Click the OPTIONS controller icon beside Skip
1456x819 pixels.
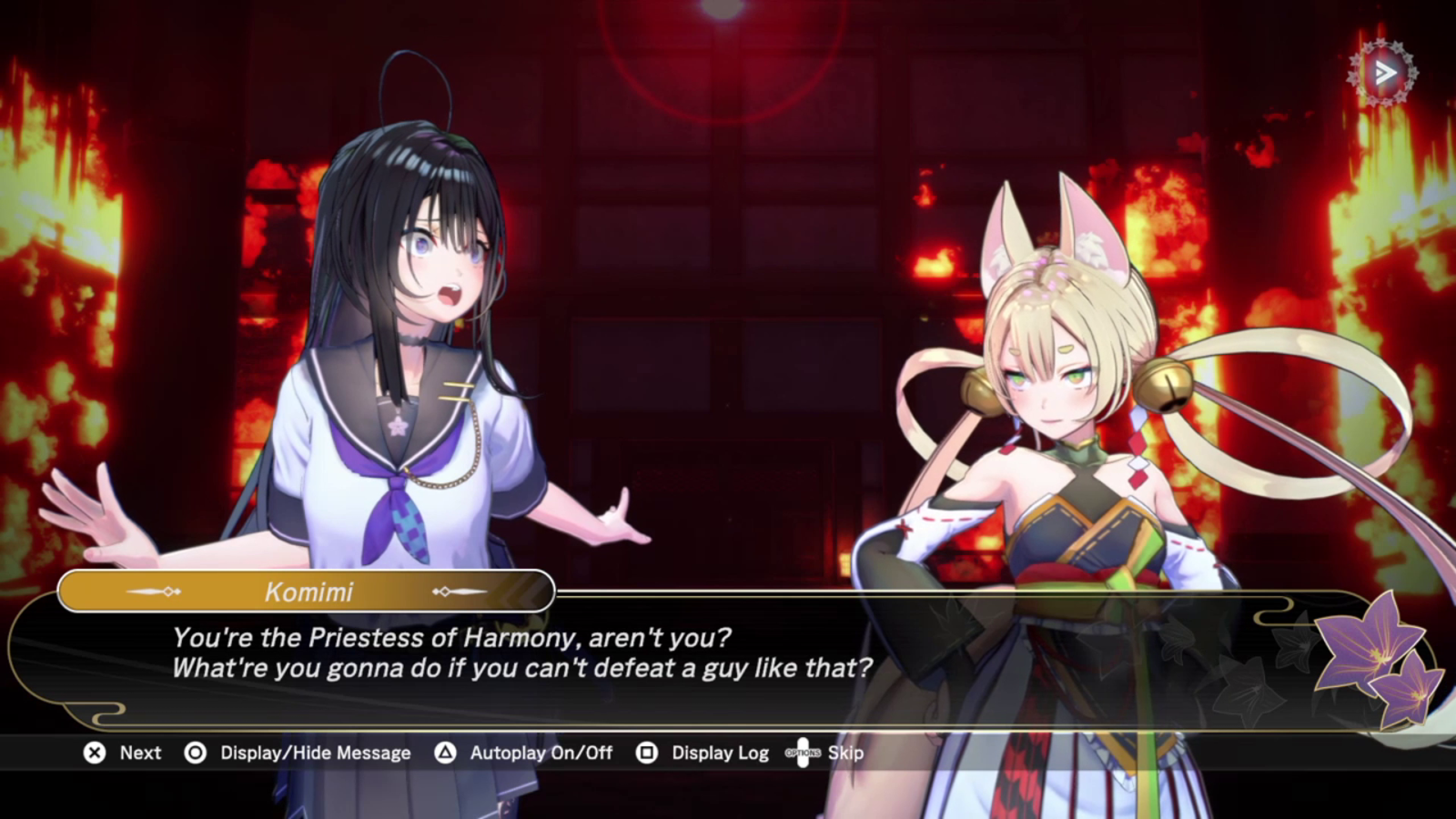click(801, 753)
